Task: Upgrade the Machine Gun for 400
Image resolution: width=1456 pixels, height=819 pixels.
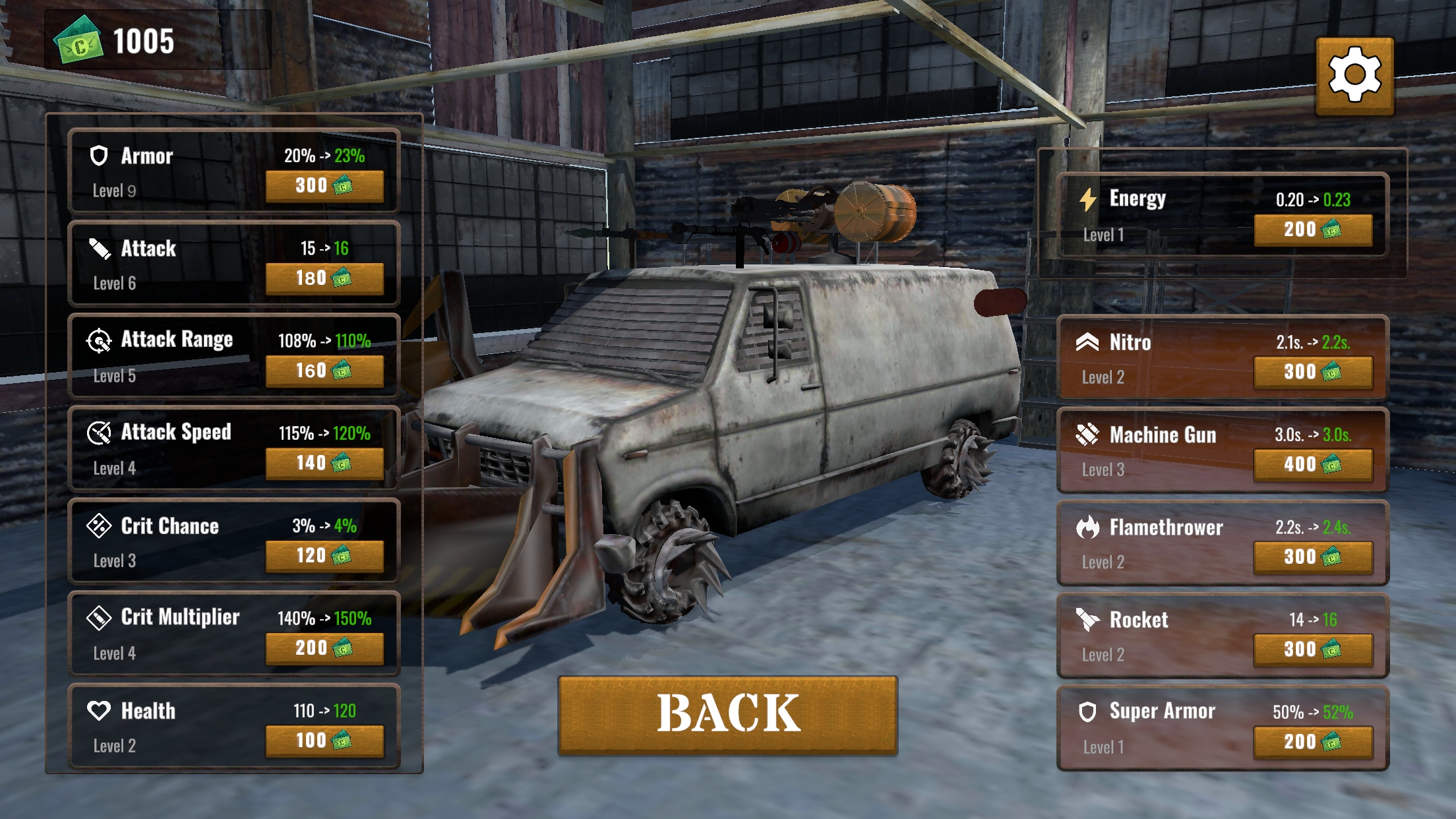Action: point(1312,464)
